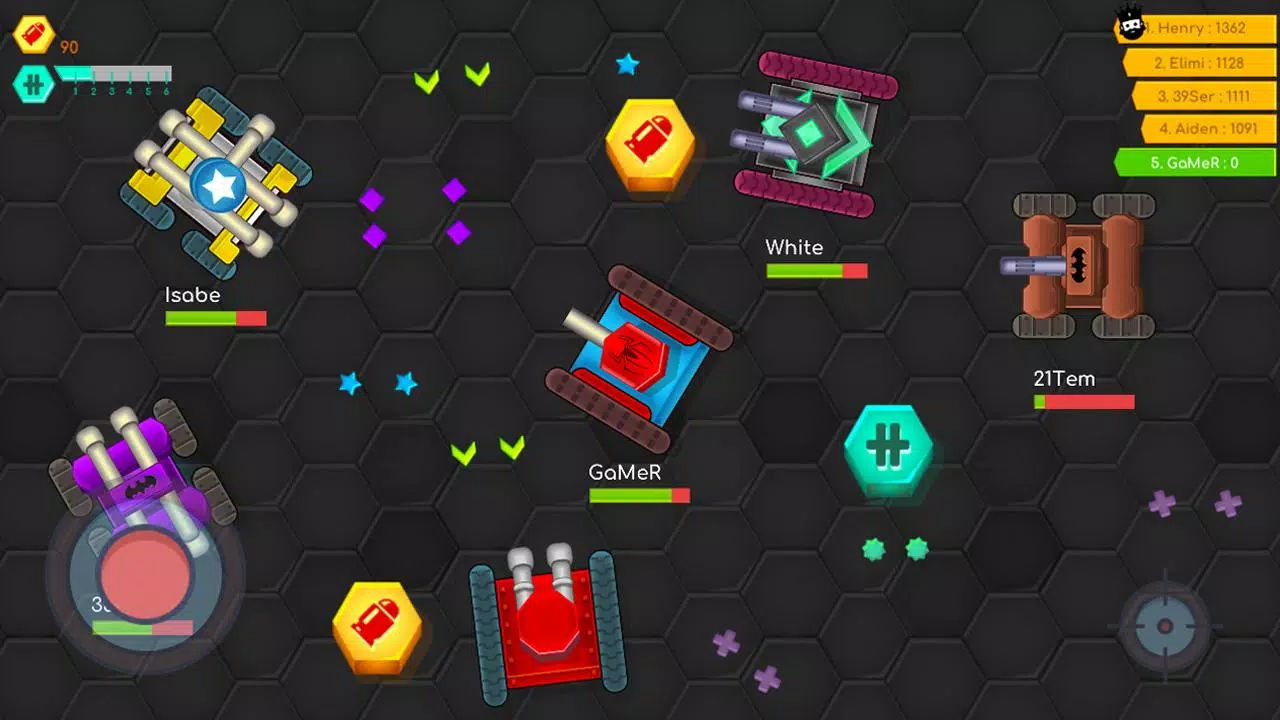Select Henry's leaderboard entry
The width and height of the screenshot is (1280, 720).
(1199, 29)
